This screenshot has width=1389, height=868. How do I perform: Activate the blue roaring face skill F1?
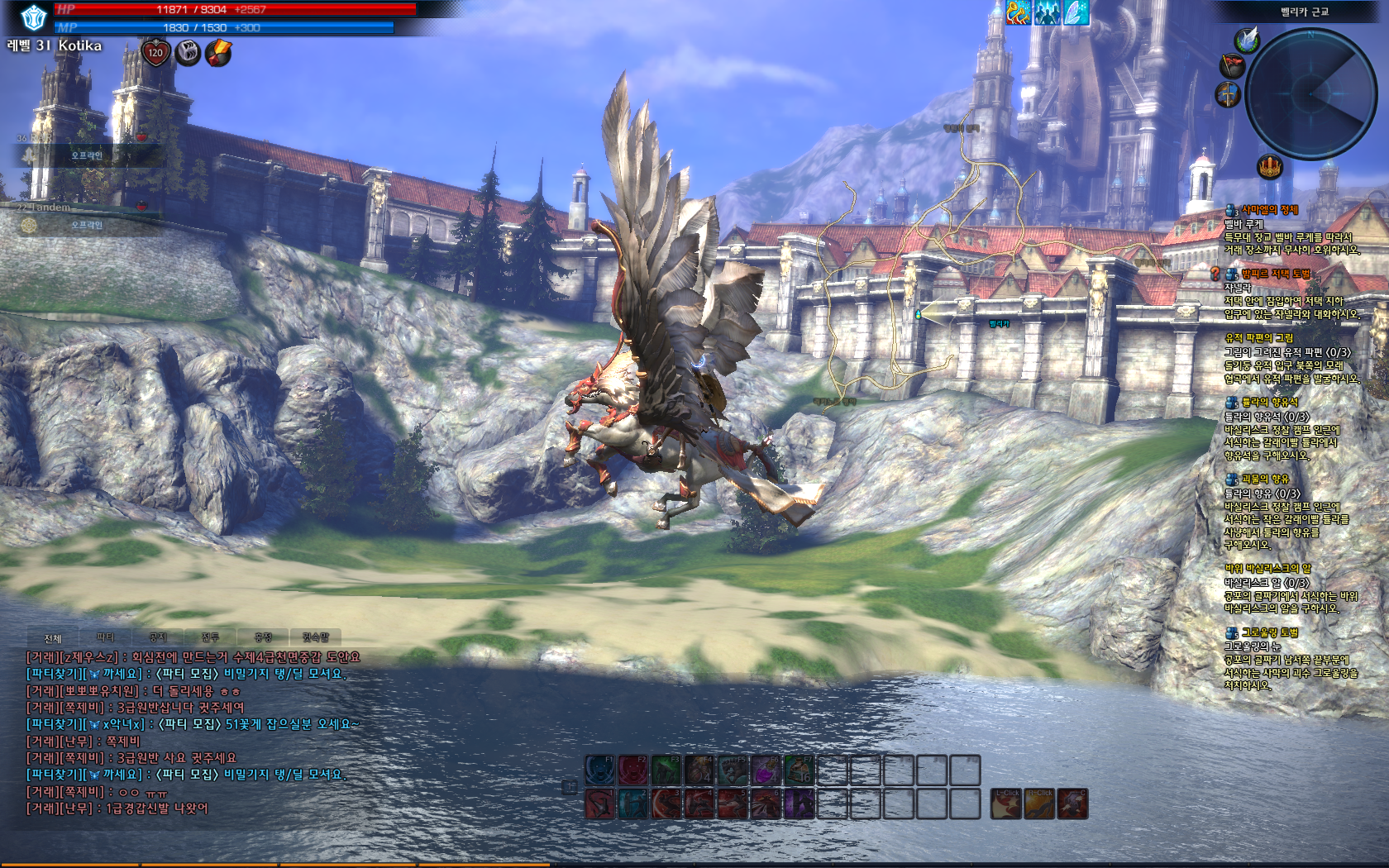point(599,770)
